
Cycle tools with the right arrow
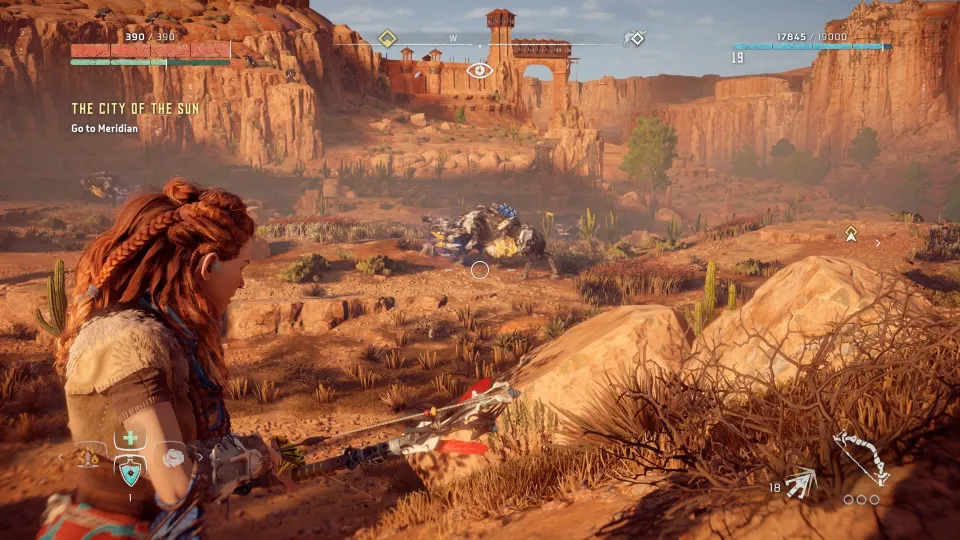199,458
